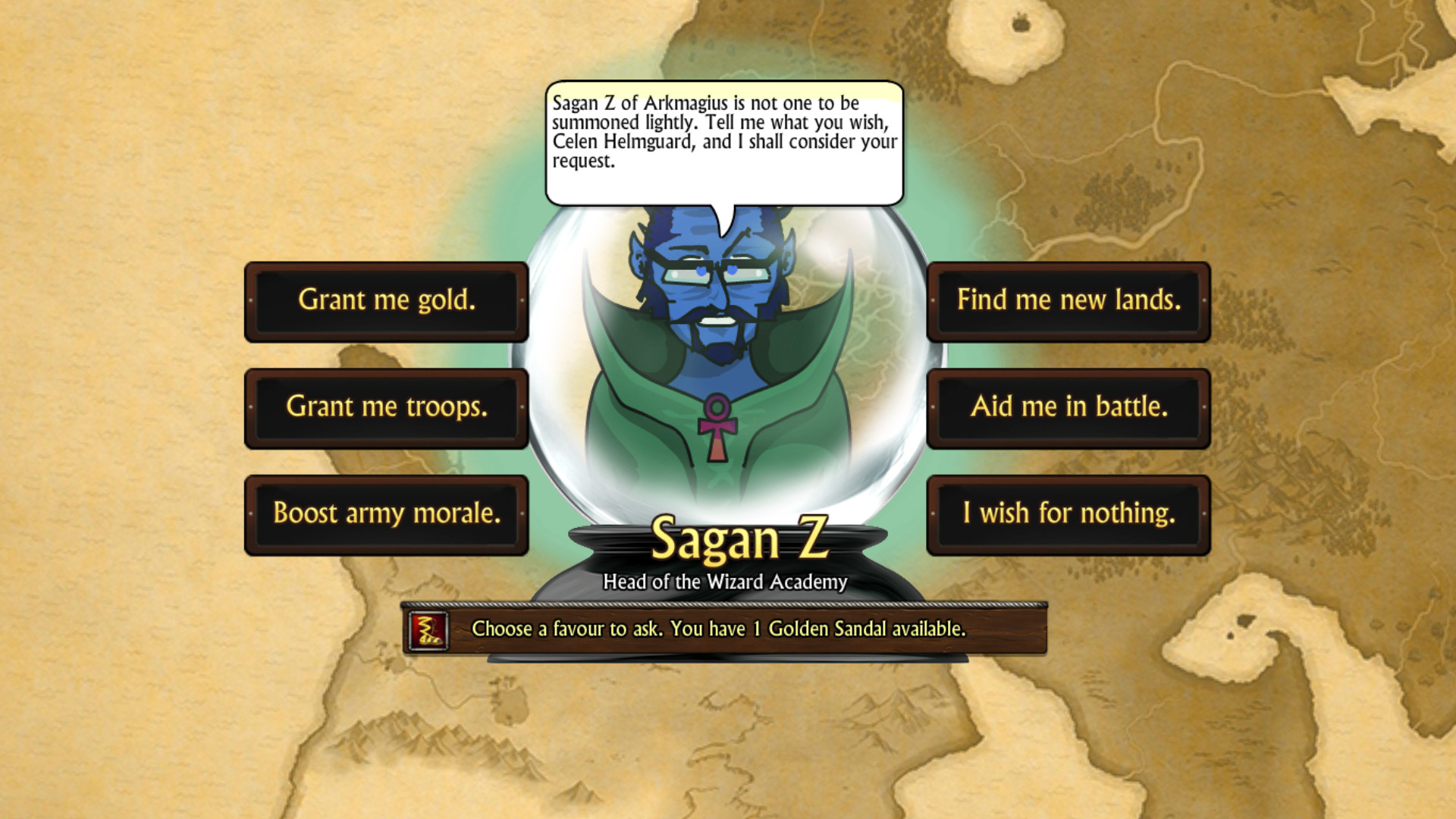
Task: Click the 'Choose a favour to ask' message bar
Action: tap(717, 629)
